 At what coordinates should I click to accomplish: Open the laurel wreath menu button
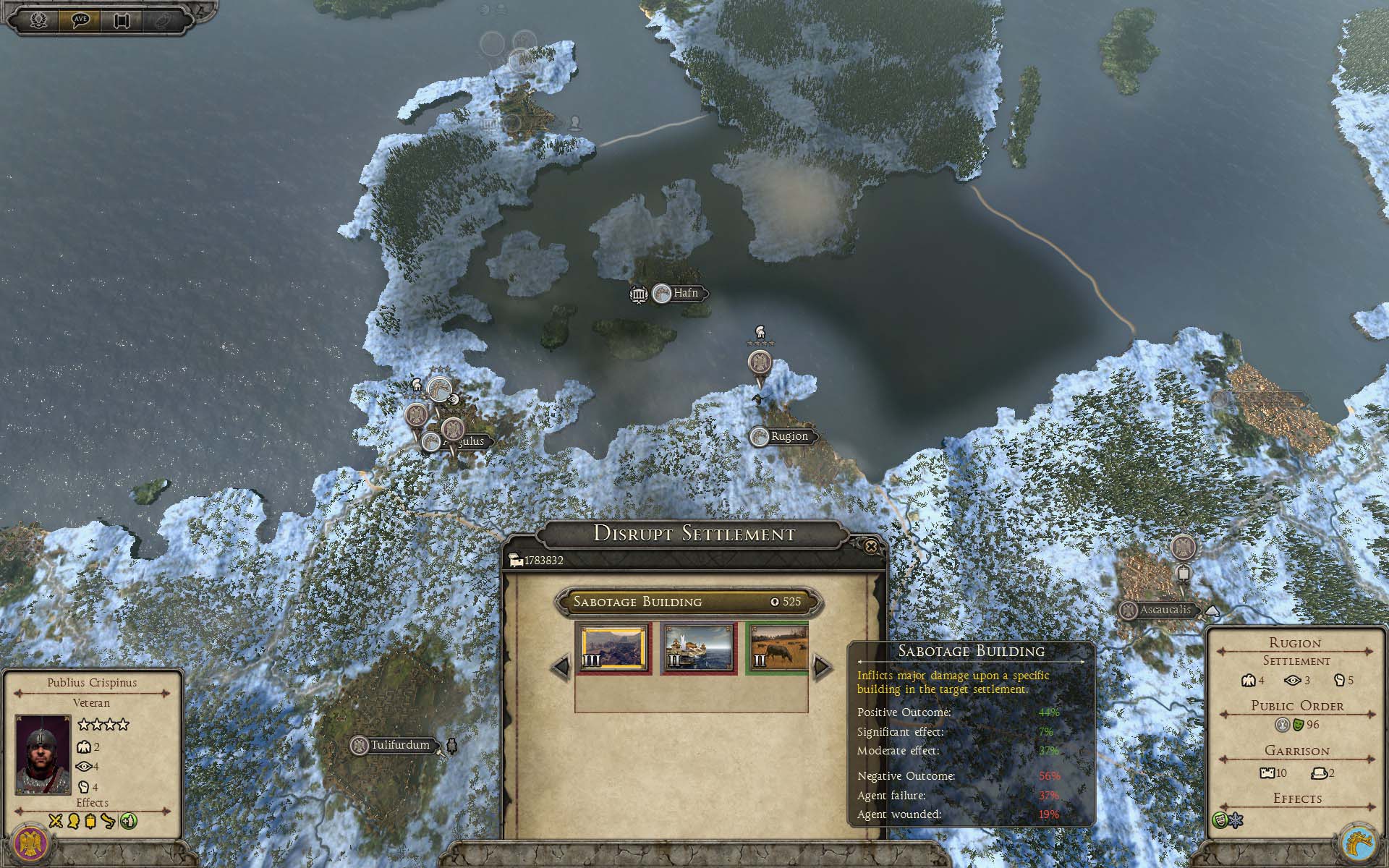38,20
